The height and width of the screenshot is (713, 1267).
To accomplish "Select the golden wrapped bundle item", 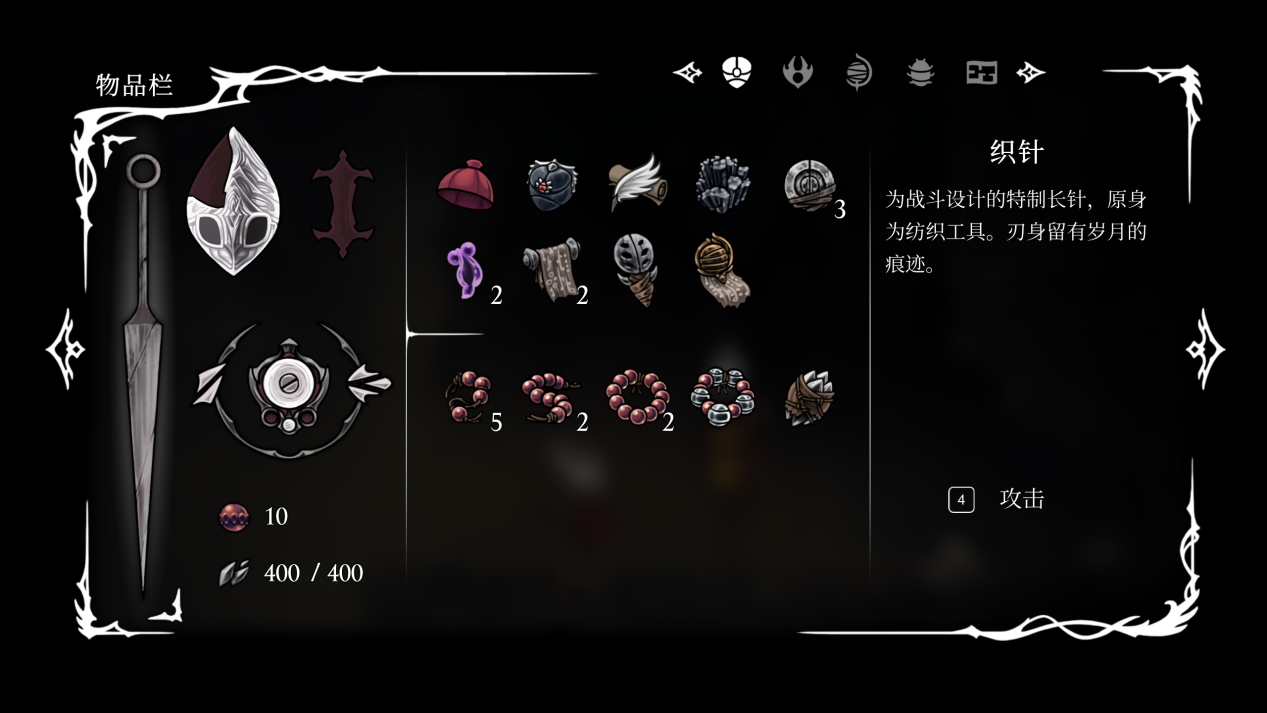I will pos(722,270).
